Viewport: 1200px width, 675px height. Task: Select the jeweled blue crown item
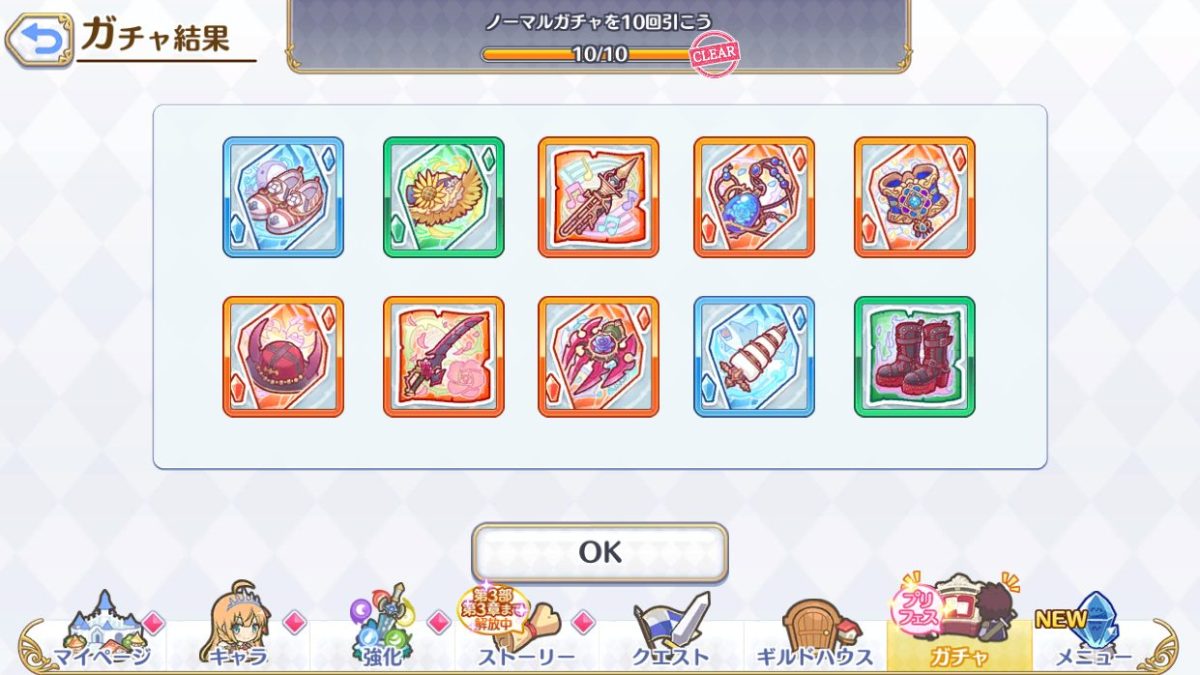pyautogui.click(x=914, y=197)
